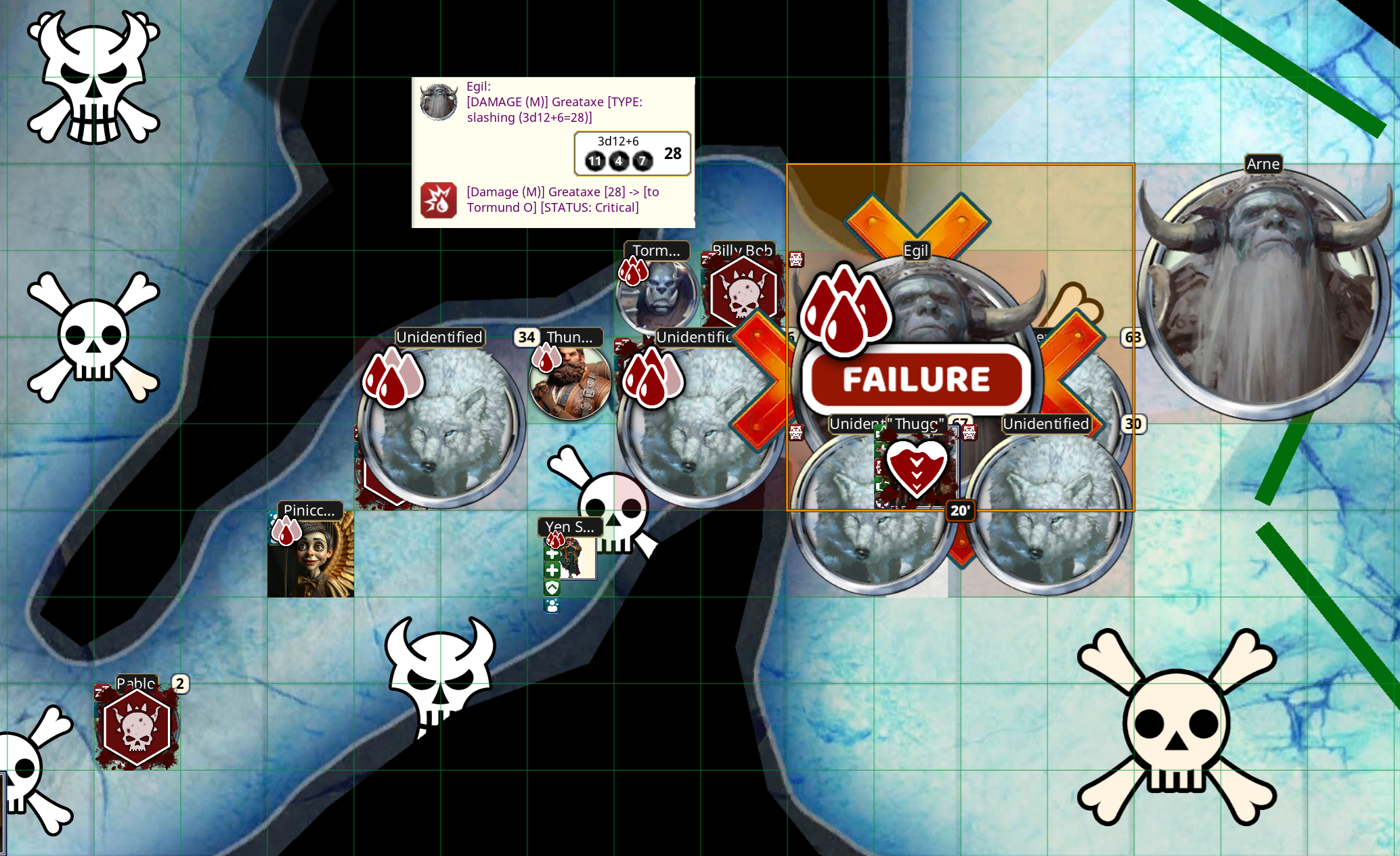Click Egil's portrait in the chat message card
This screenshot has width=1400, height=856.
pos(439,102)
